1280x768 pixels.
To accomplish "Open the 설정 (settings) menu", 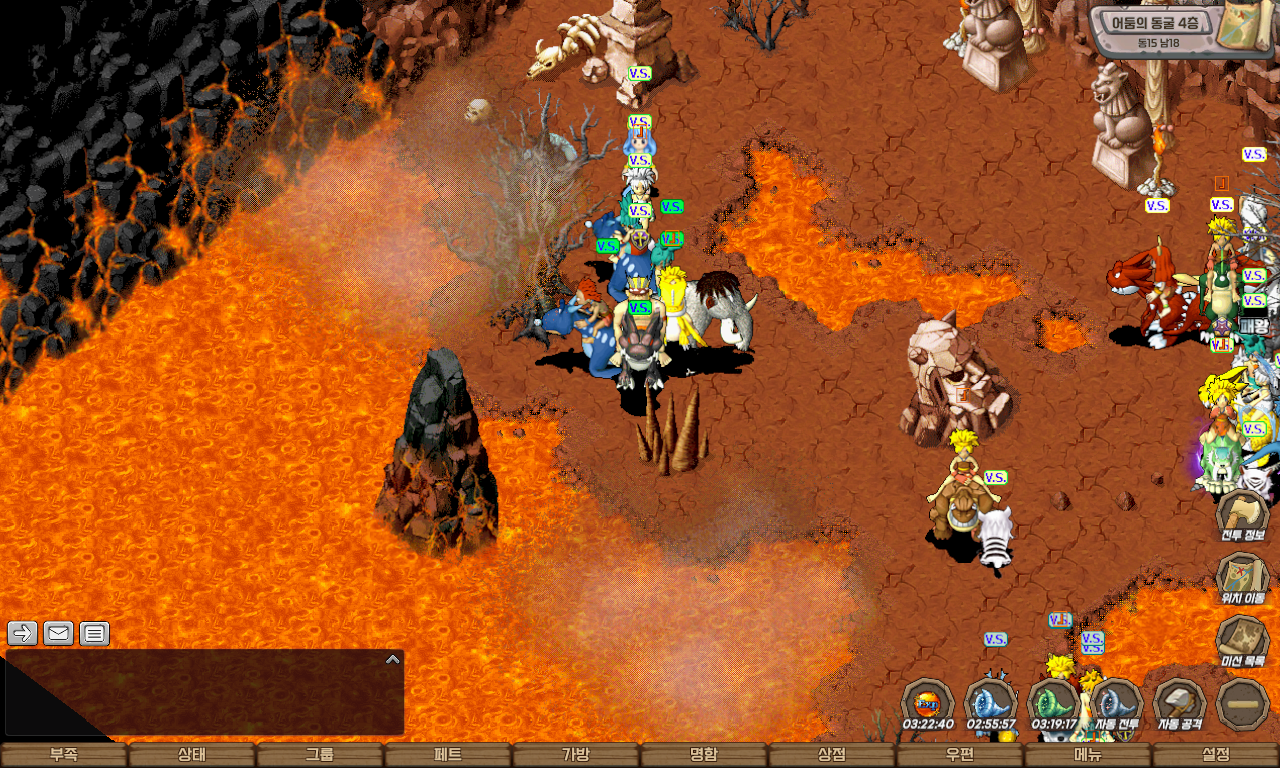I will tap(1216, 755).
